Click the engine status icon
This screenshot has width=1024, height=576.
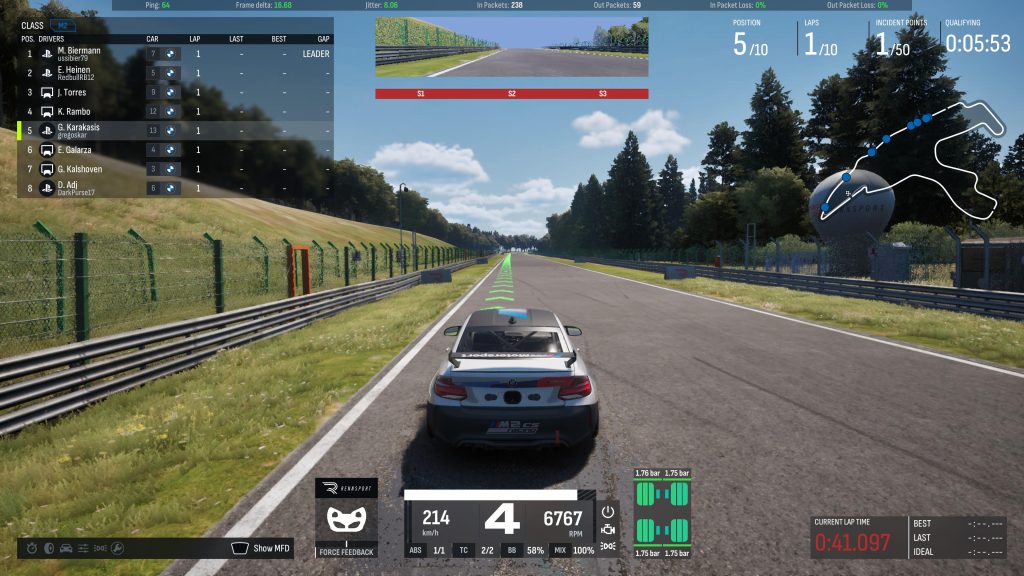(607, 528)
